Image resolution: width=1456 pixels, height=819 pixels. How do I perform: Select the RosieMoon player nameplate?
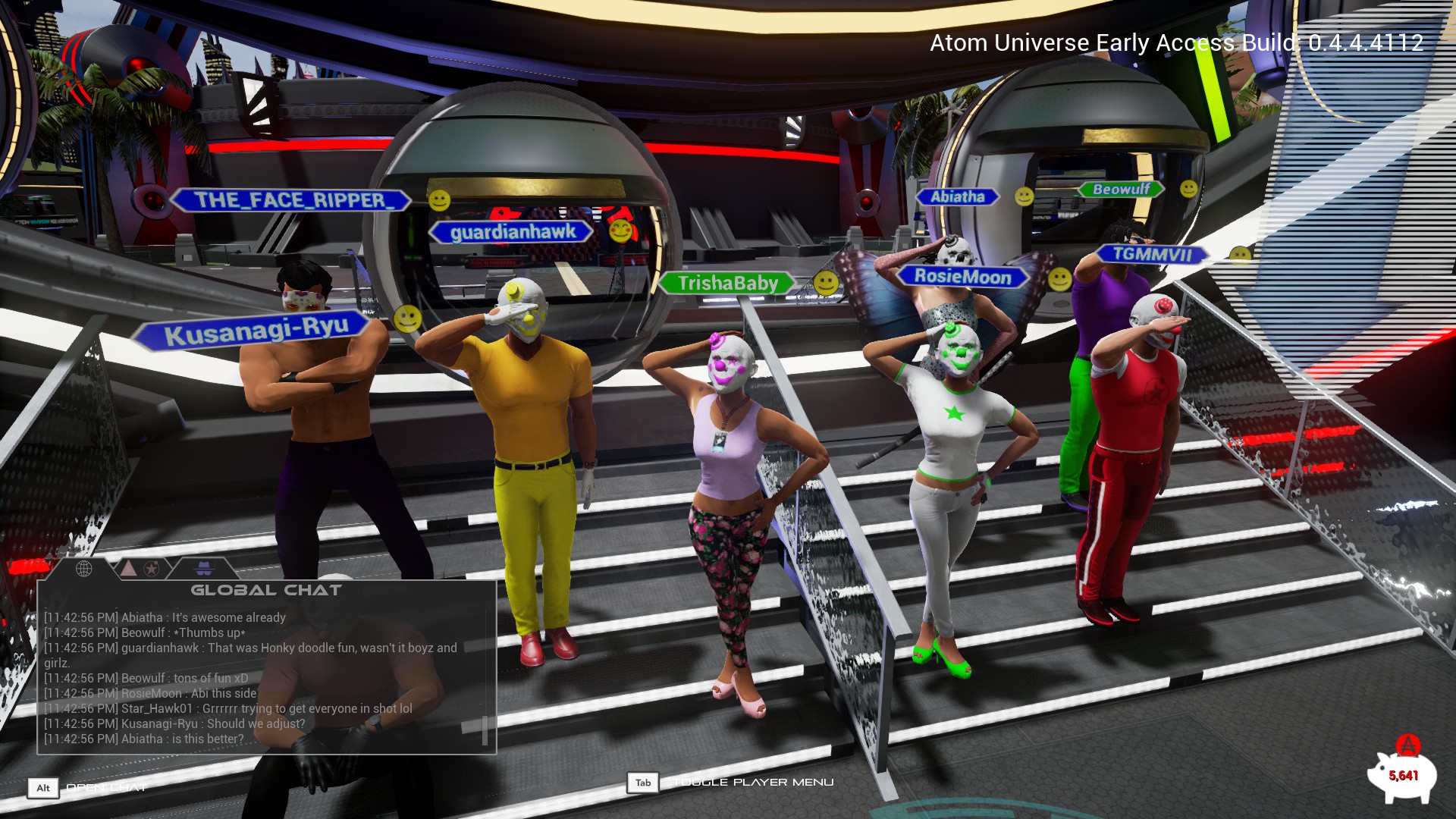pos(962,277)
